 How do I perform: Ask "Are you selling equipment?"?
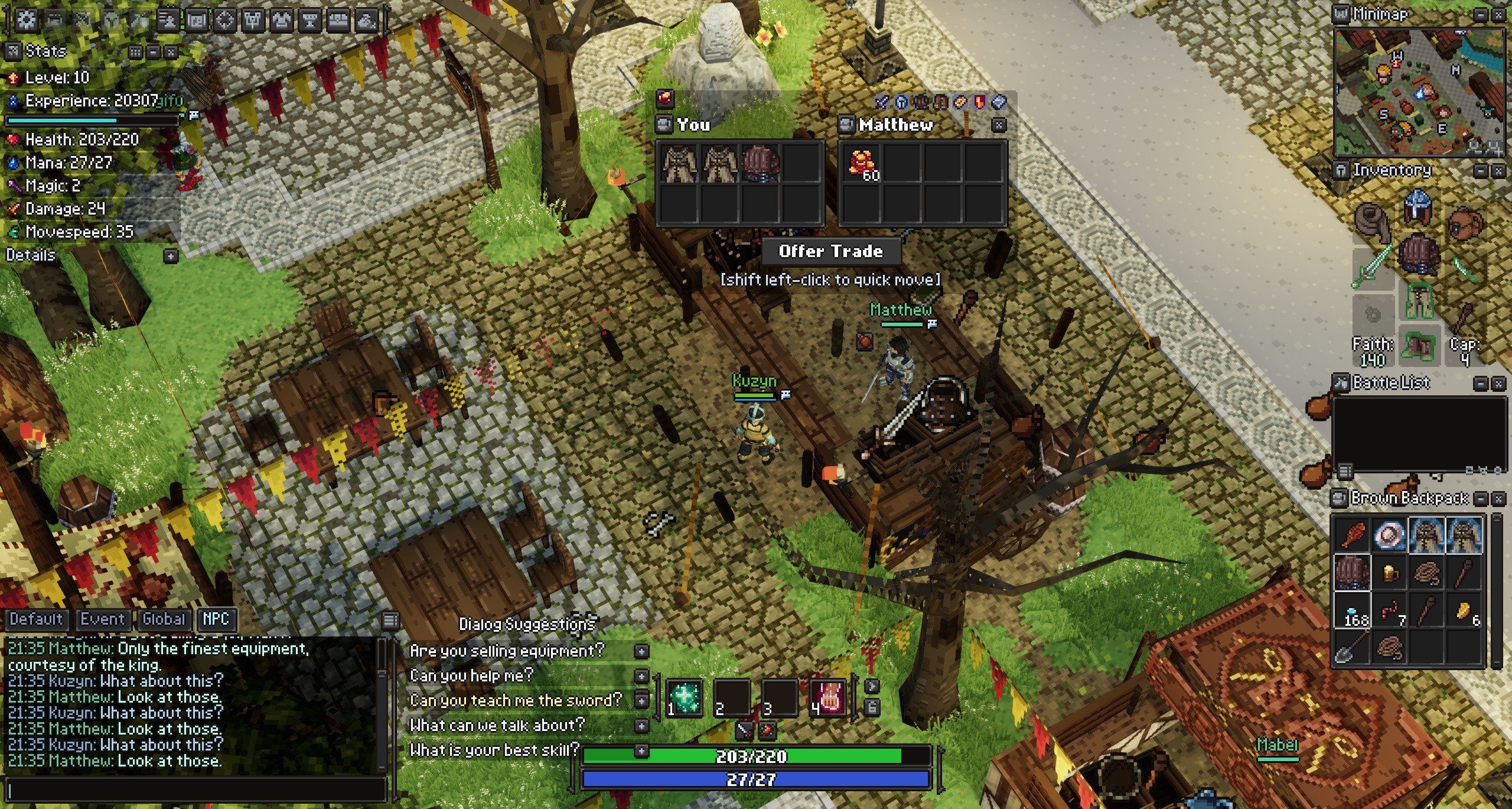click(x=507, y=651)
